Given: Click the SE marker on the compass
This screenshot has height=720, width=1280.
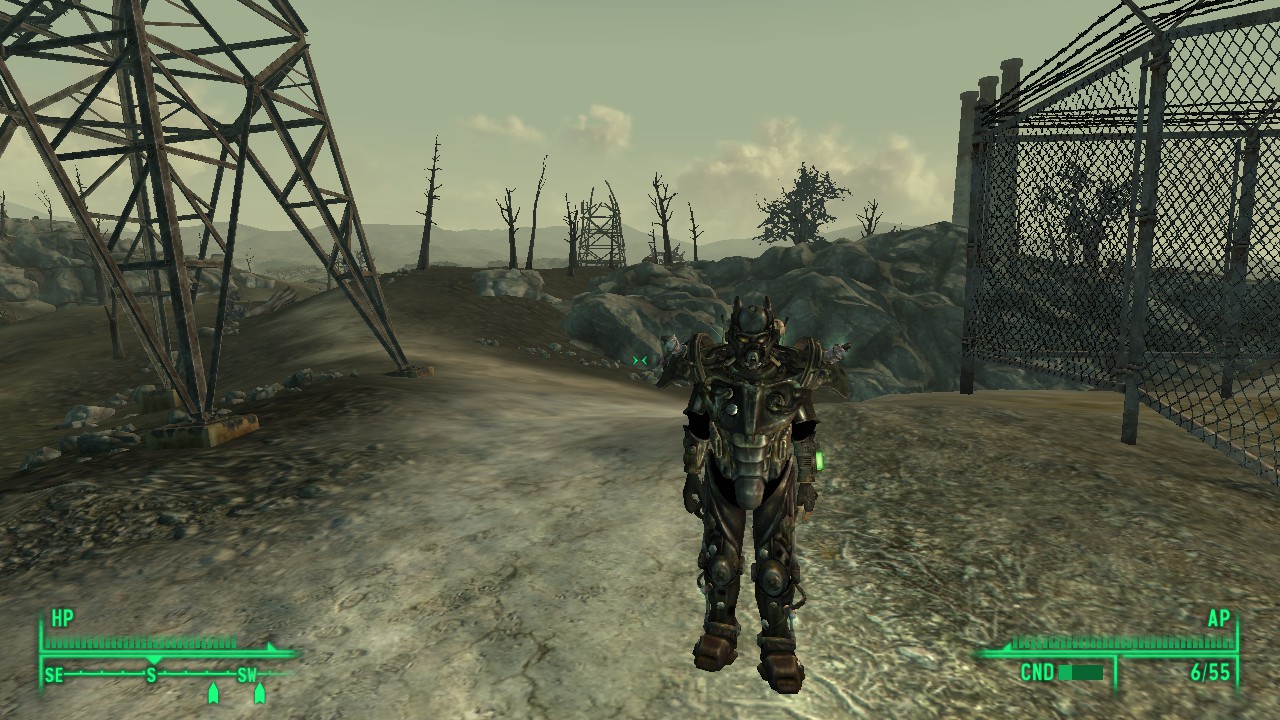Looking at the screenshot, I should (x=53, y=674).
